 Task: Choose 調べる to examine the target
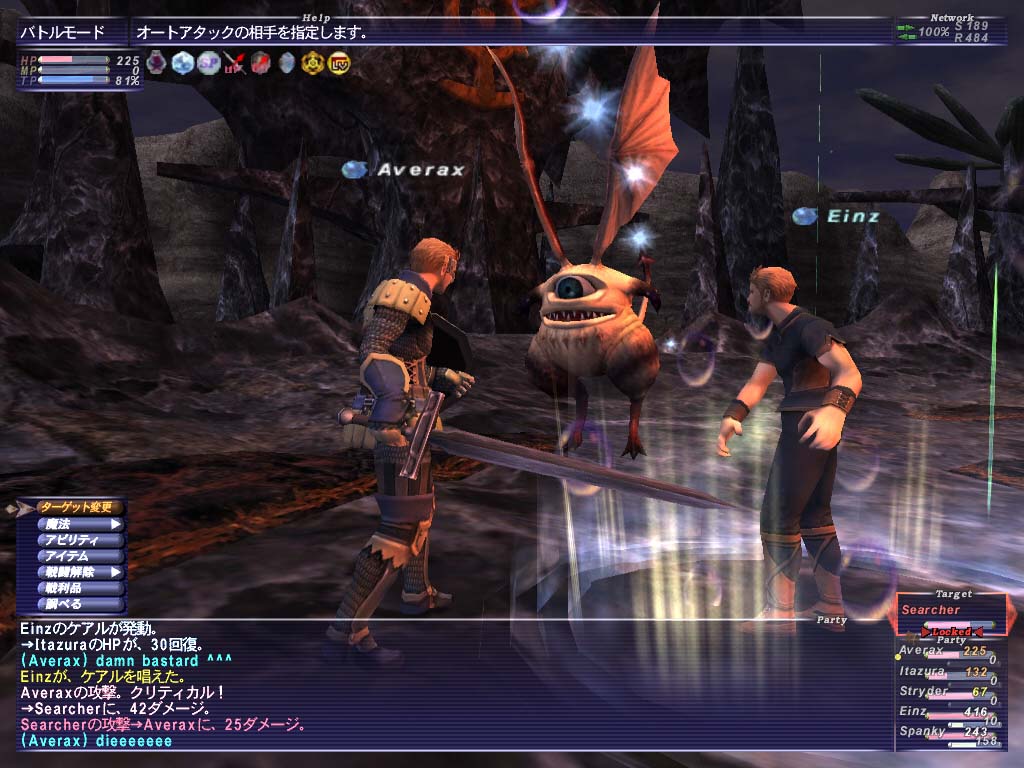click(80, 604)
